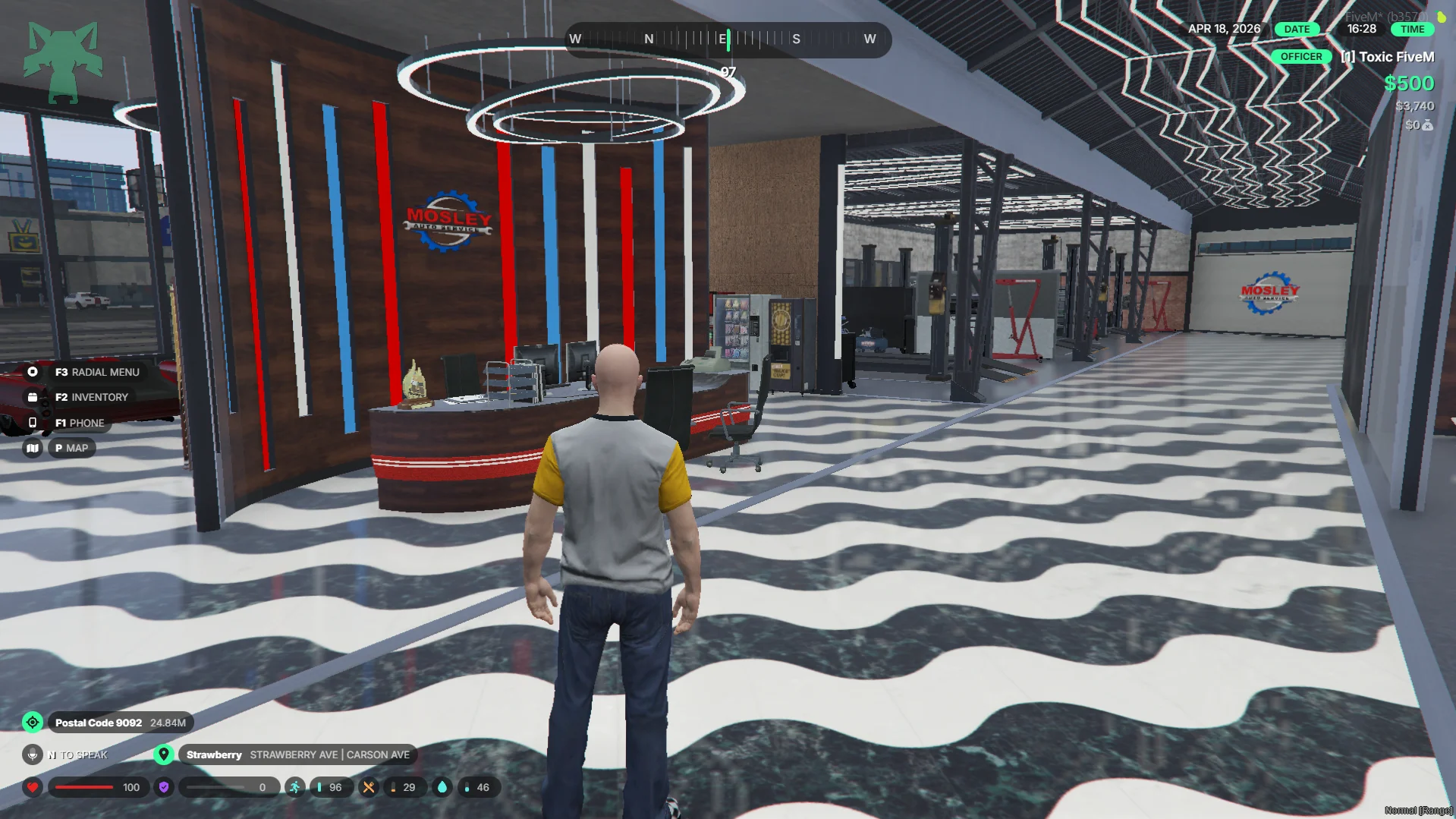Open the Inventory shortcut
The width and height of the screenshot is (1456, 819).
click(x=91, y=397)
